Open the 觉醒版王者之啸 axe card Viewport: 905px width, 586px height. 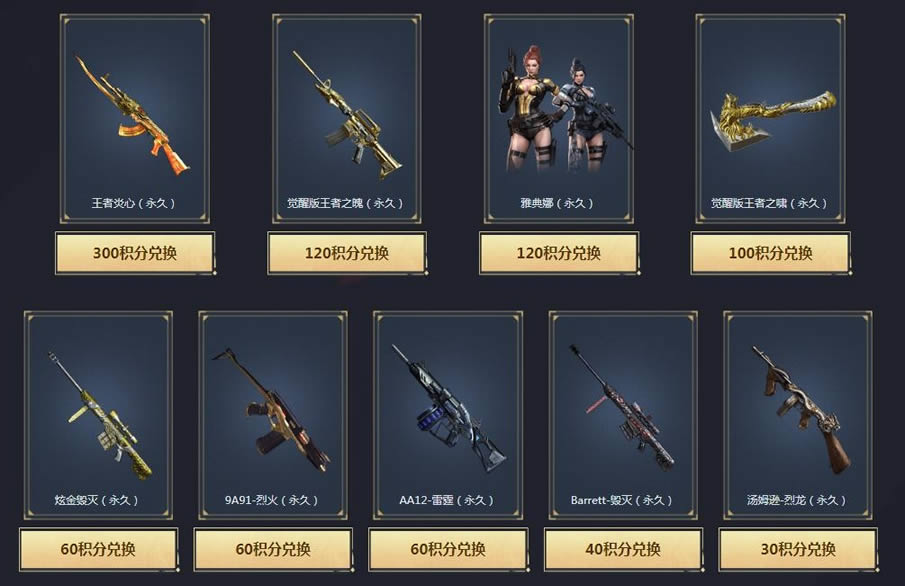tap(770, 118)
